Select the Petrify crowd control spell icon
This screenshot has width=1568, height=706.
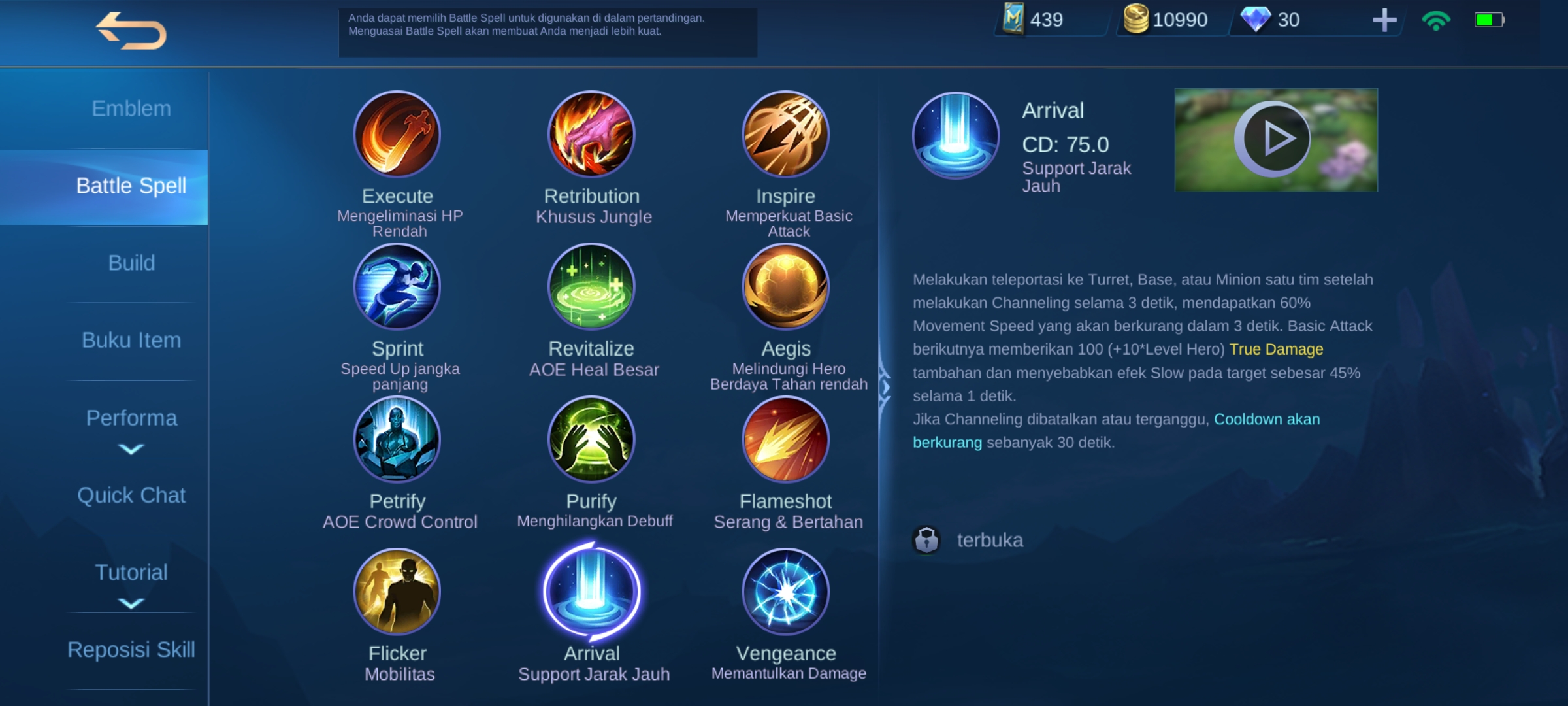click(397, 439)
